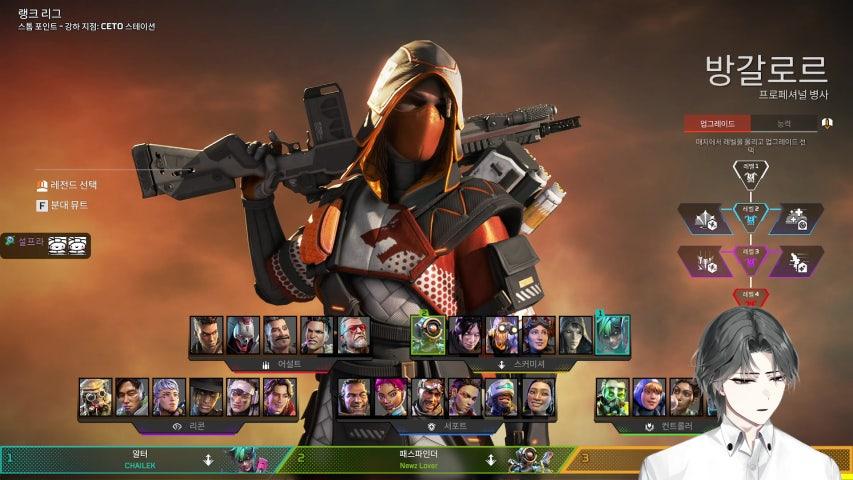The height and width of the screenshot is (480, 853).
Task: Click the Newz Lover Pathfinder squad card
Action: coord(420,459)
